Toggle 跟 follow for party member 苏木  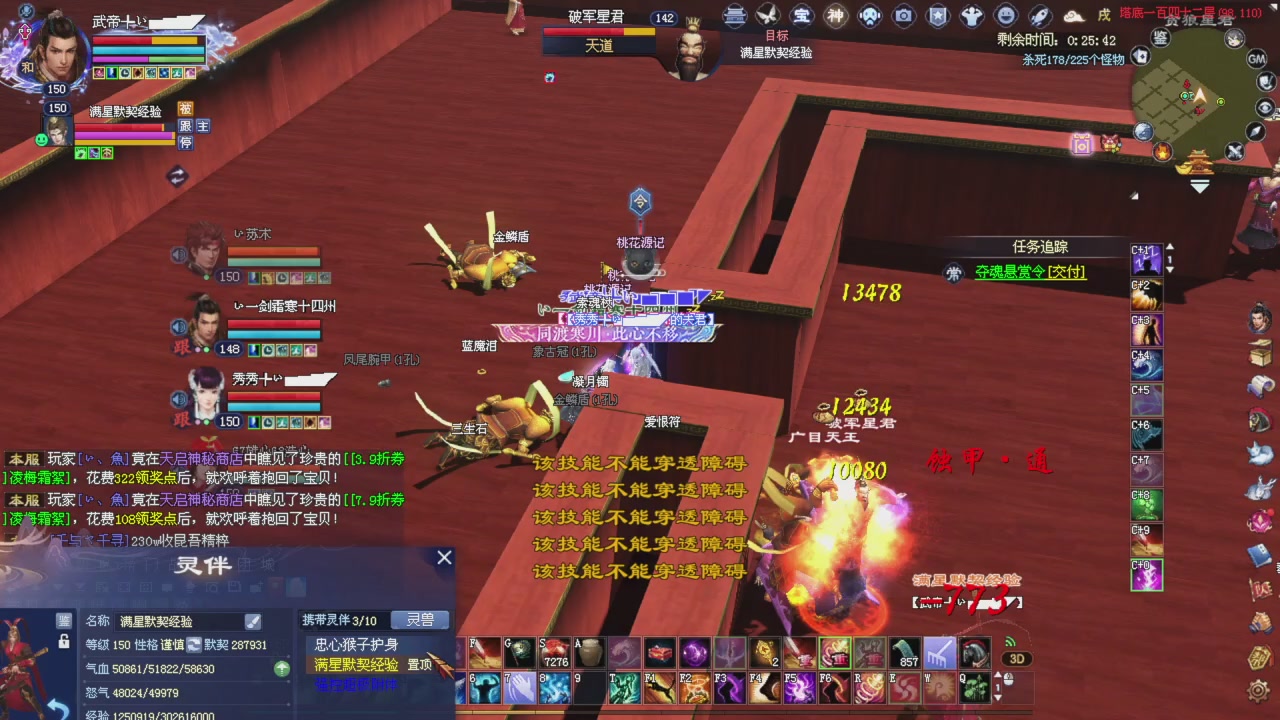point(184,277)
